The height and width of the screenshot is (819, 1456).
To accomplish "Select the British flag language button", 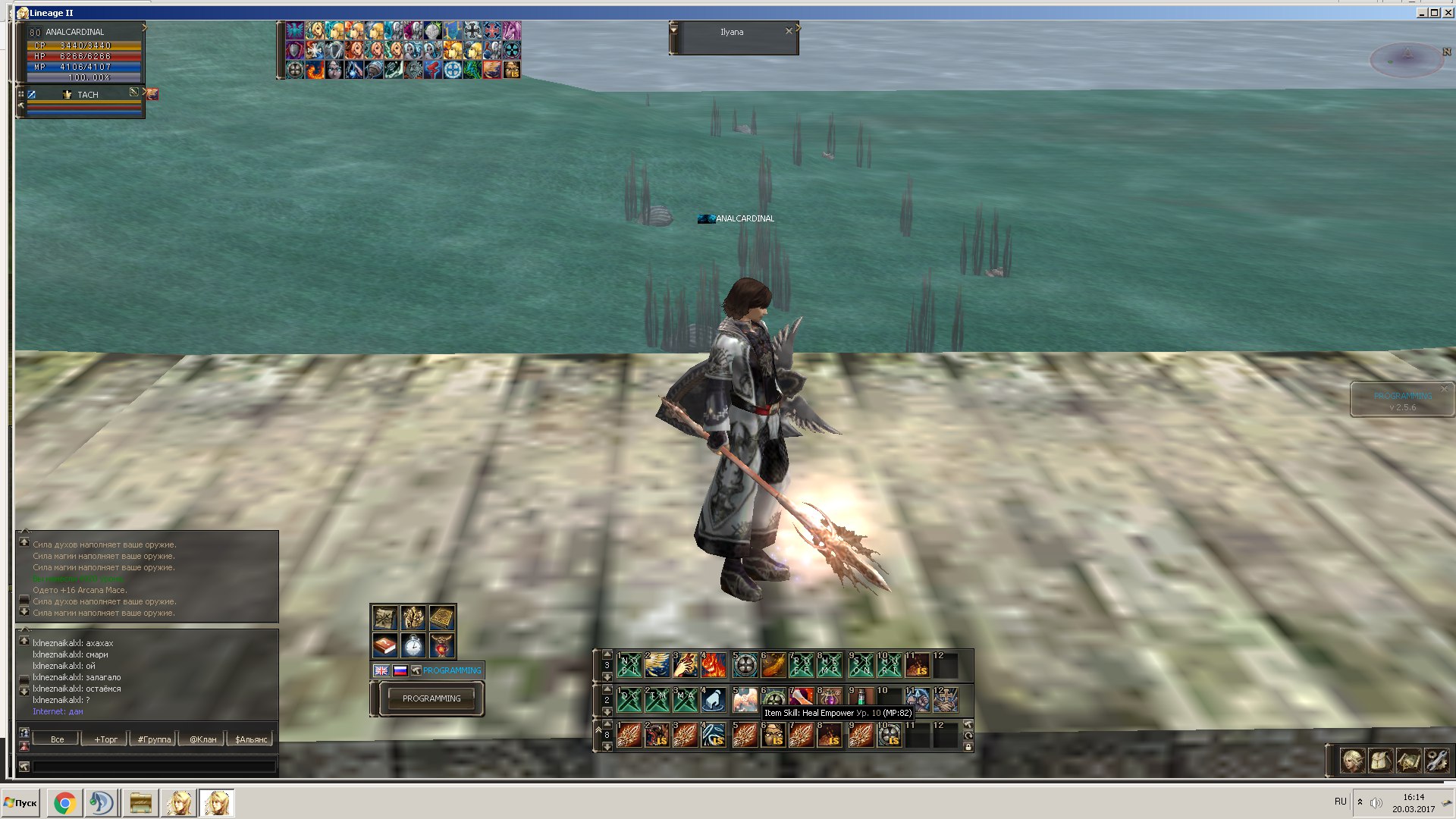I will click(381, 670).
